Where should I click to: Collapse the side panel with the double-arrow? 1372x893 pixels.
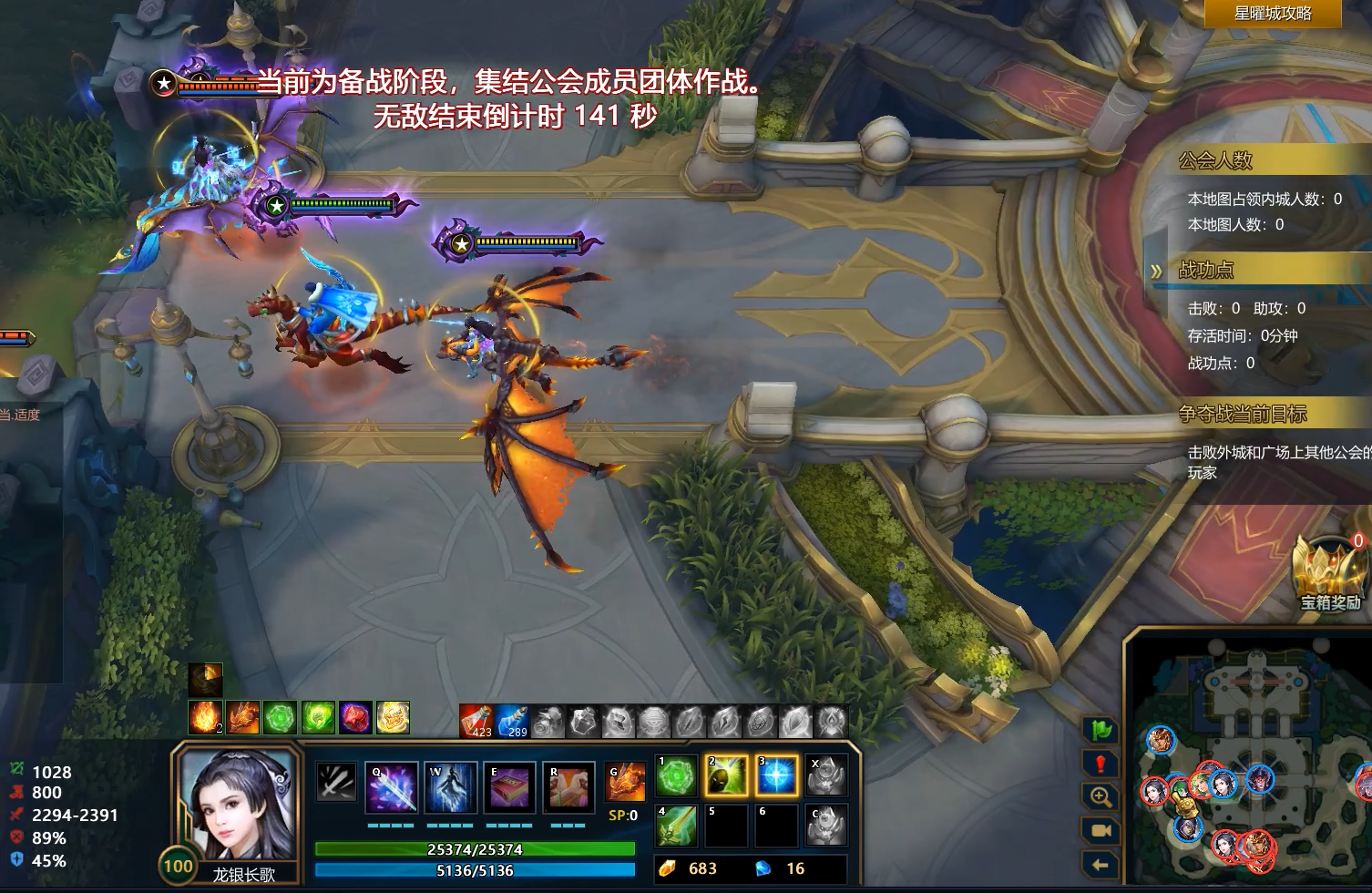click(x=1156, y=271)
